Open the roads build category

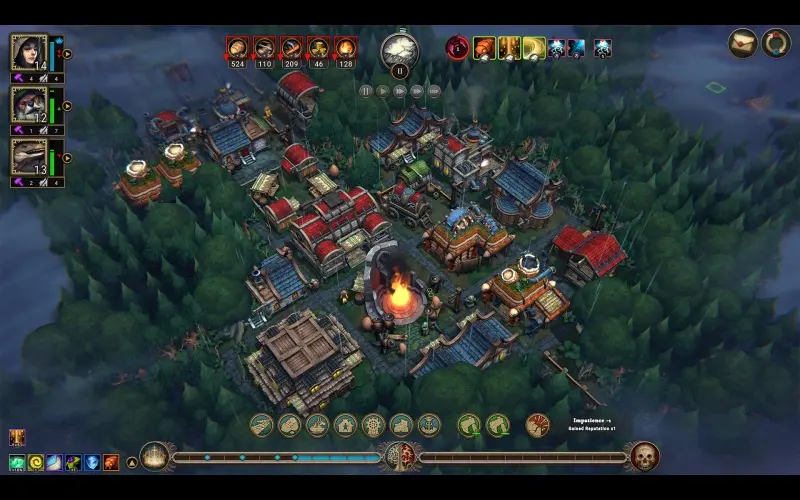tap(262, 425)
